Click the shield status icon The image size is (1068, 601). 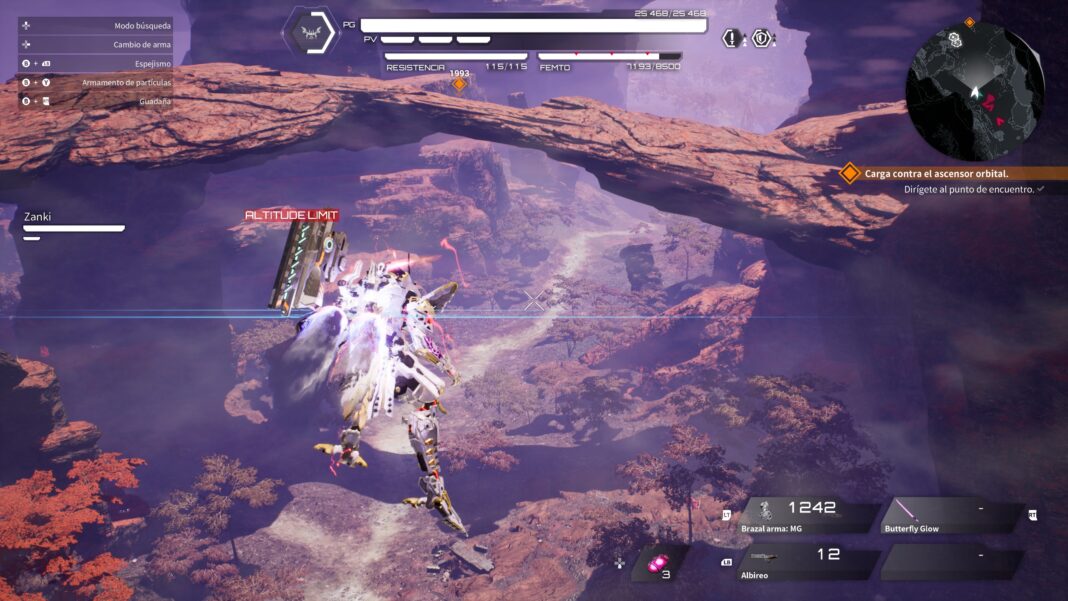(x=762, y=39)
